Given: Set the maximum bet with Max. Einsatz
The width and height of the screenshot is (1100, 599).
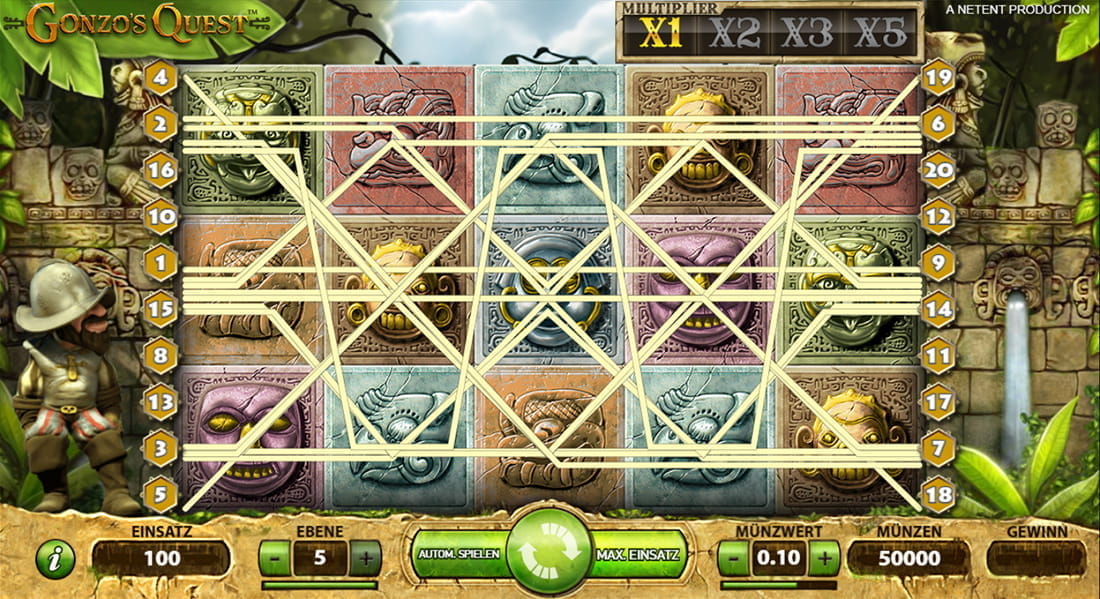Looking at the screenshot, I should point(639,554).
